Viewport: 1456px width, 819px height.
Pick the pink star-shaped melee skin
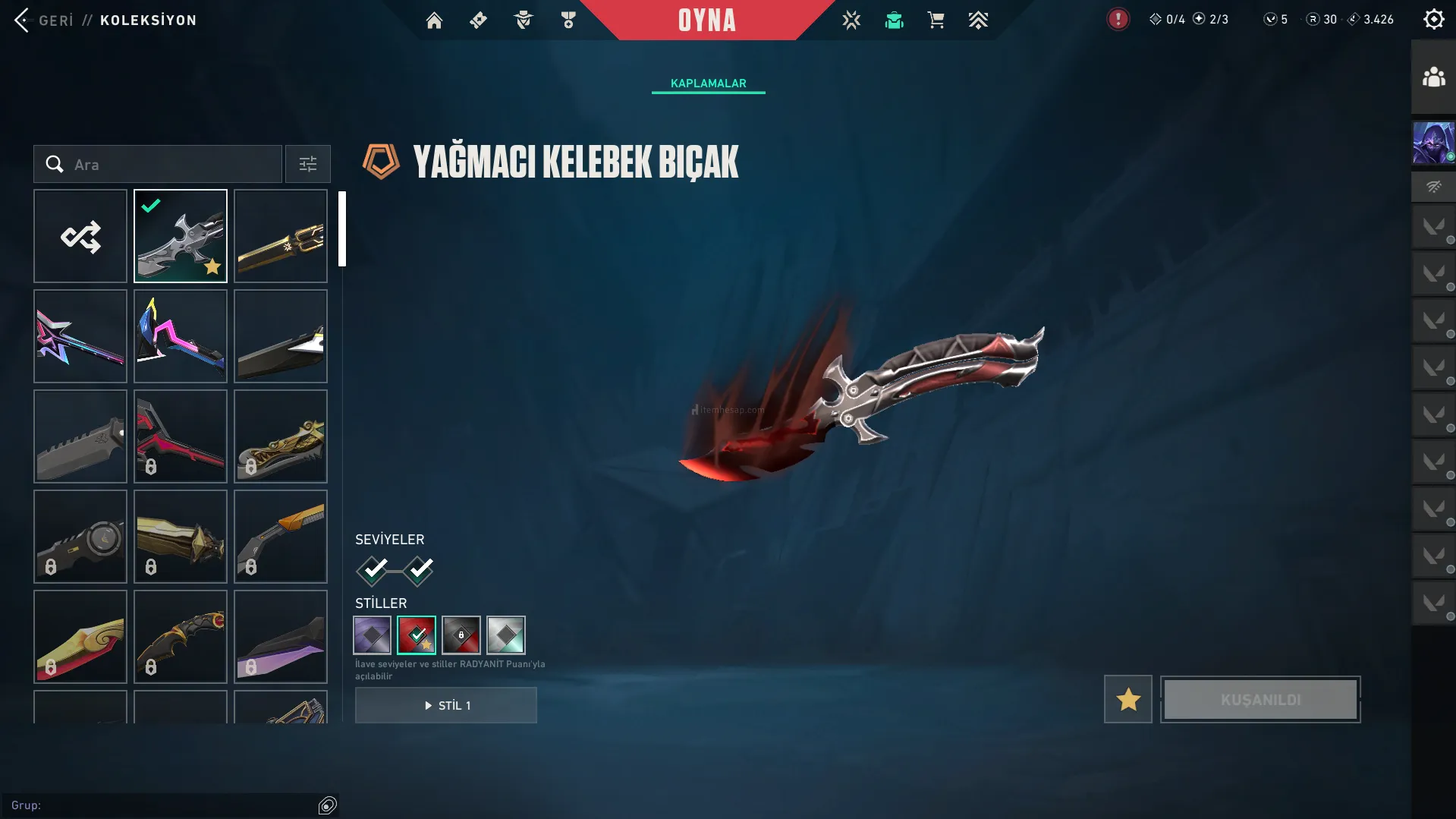[x=80, y=336]
